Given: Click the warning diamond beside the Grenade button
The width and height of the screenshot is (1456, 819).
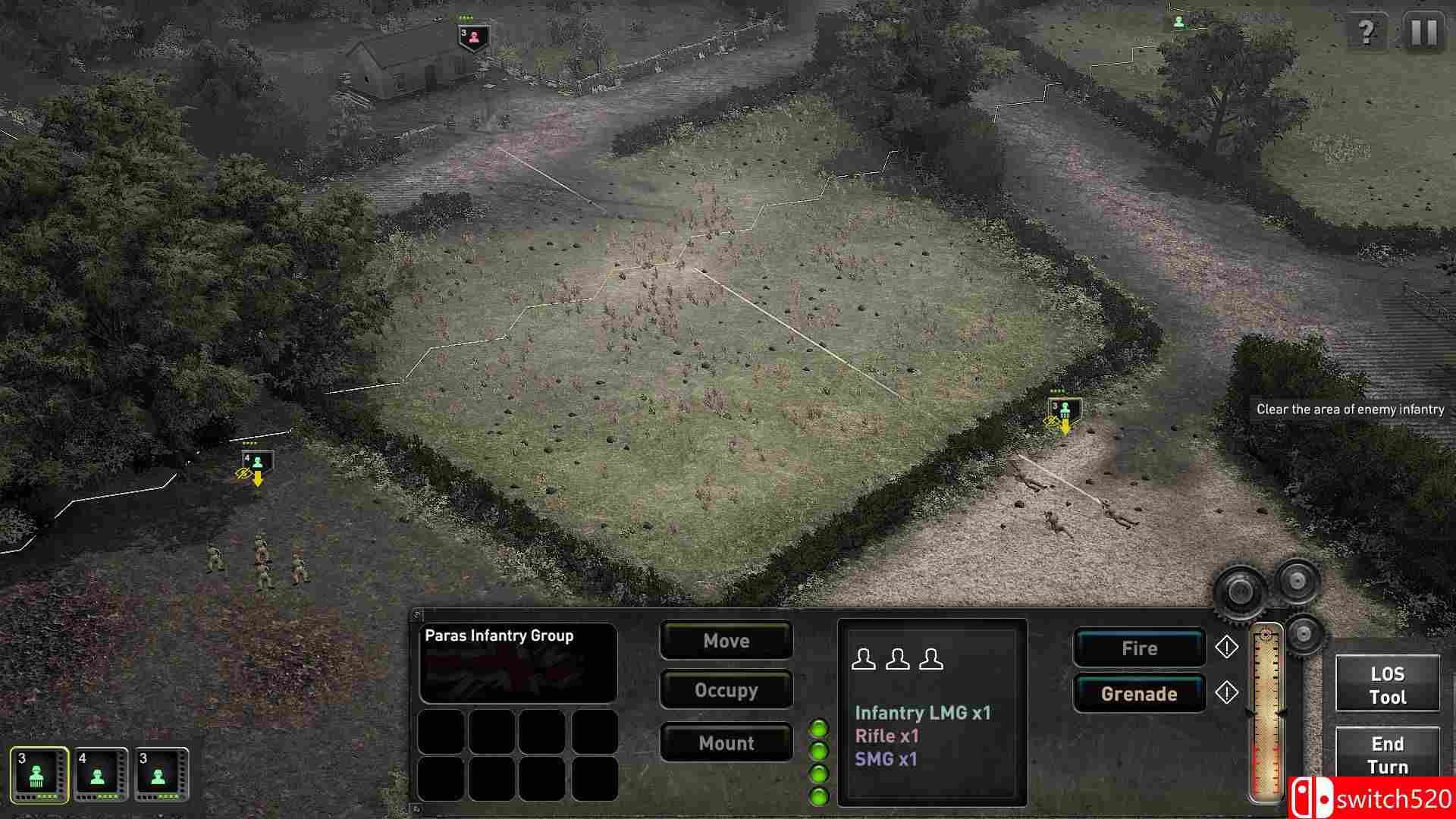Looking at the screenshot, I should [x=1226, y=693].
